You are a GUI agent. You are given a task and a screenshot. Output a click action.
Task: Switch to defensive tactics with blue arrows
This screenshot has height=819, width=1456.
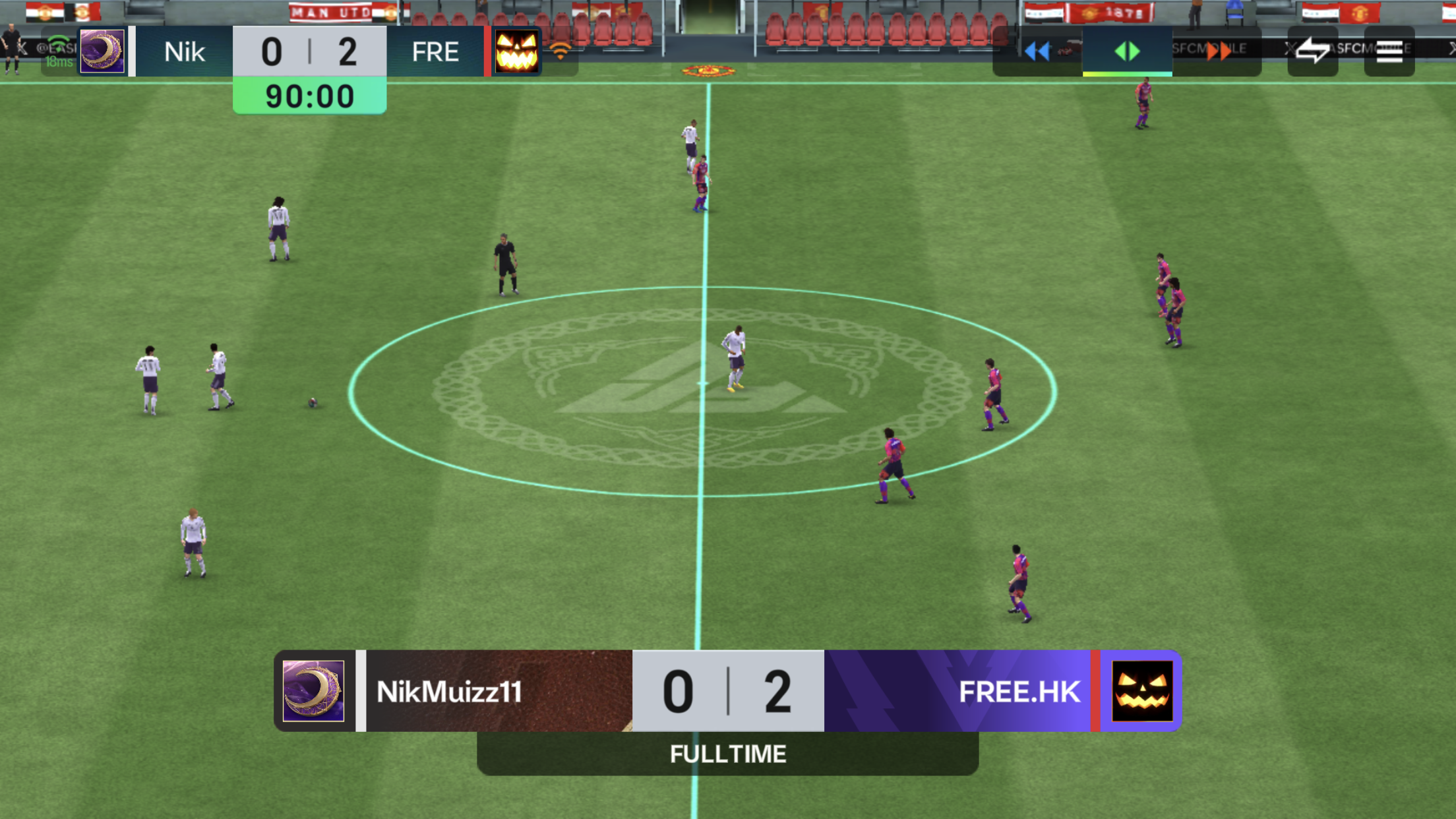click(x=1037, y=51)
